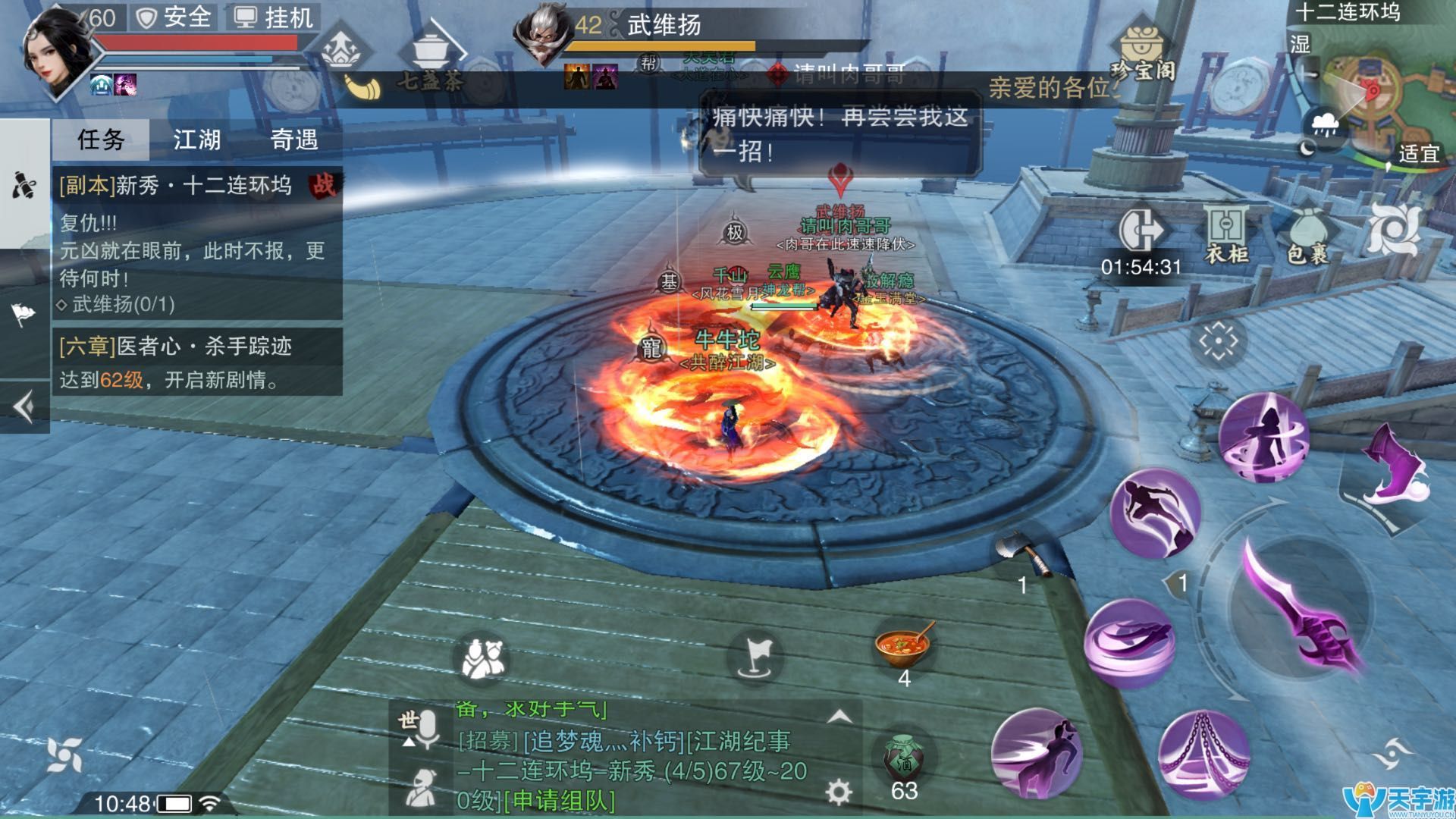The image size is (1456, 819).
Task: Switch to the 江湖 tab
Action: (x=197, y=140)
